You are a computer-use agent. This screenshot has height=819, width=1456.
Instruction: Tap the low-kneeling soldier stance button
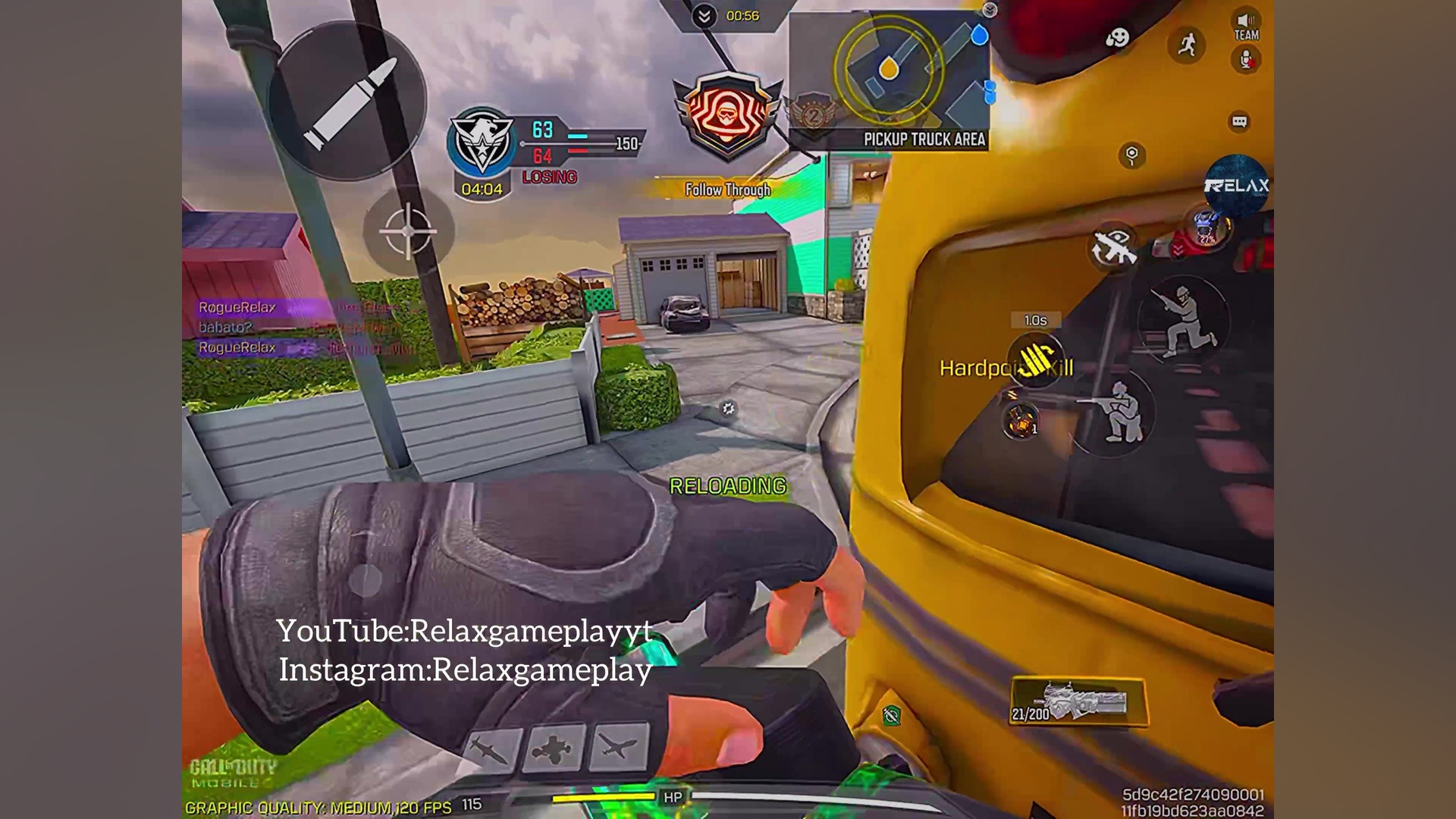click(x=1113, y=412)
